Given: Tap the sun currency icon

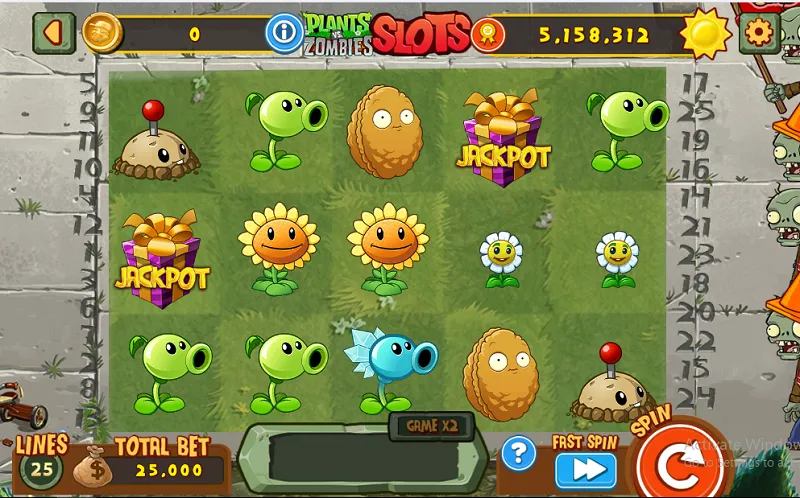Looking at the screenshot, I should (707, 34).
